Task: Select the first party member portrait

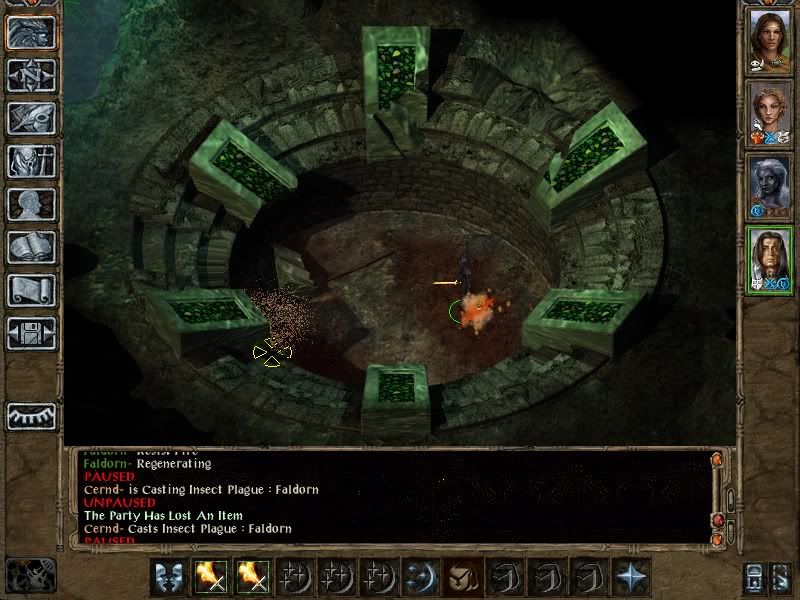Action: tap(769, 40)
